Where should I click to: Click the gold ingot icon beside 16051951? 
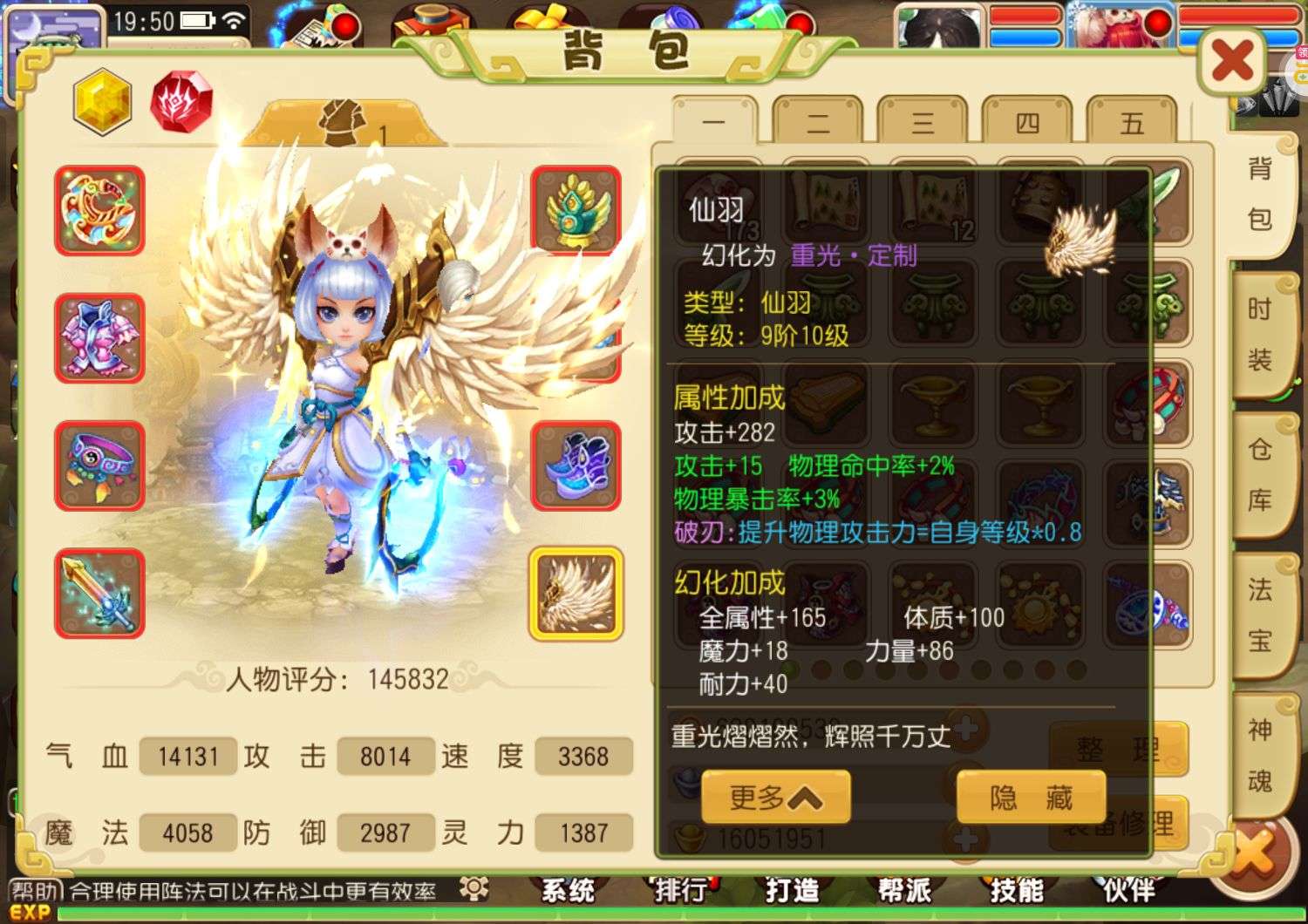point(689,837)
